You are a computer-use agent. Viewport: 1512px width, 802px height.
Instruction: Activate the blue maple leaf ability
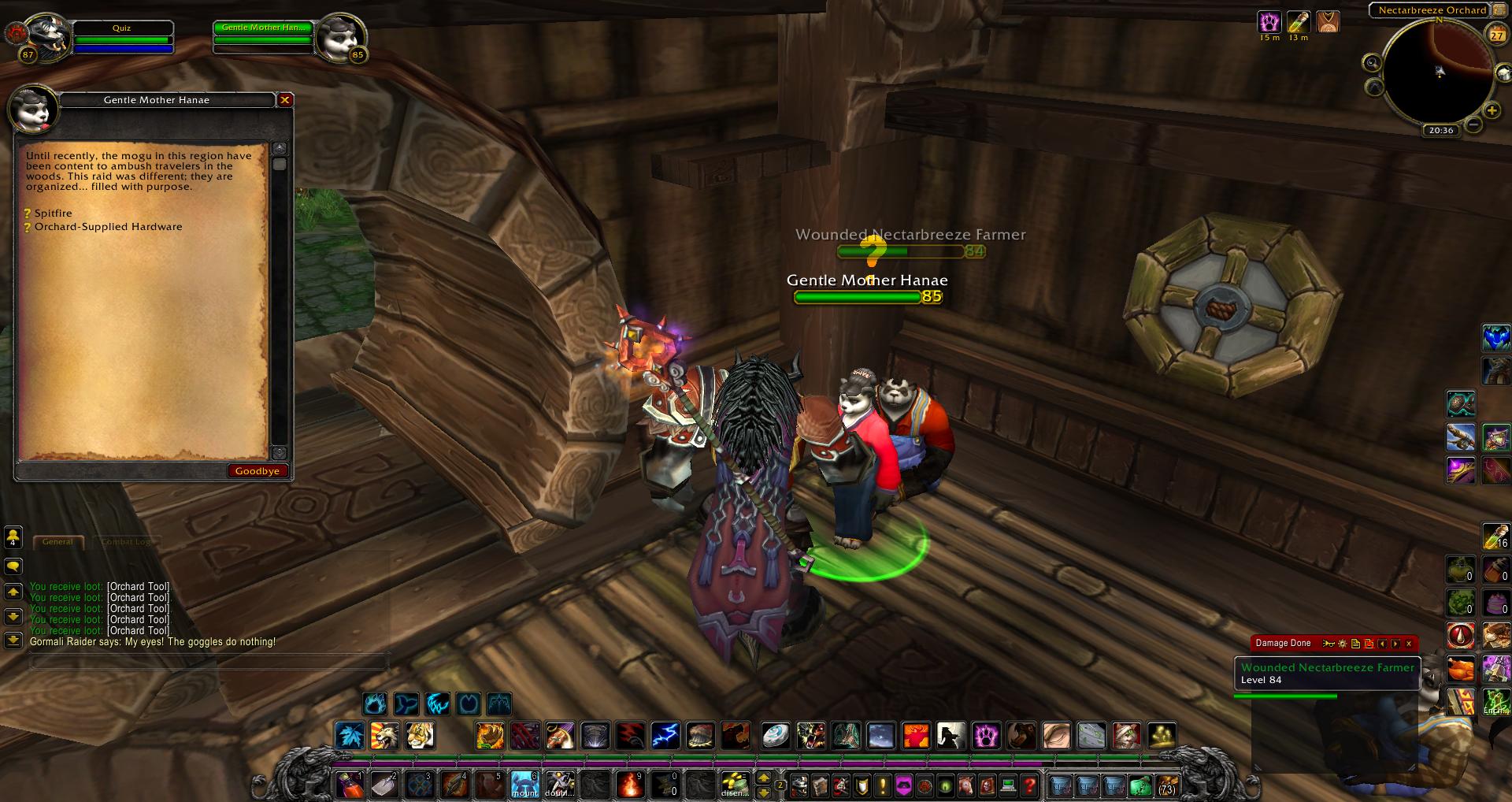(x=349, y=736)
